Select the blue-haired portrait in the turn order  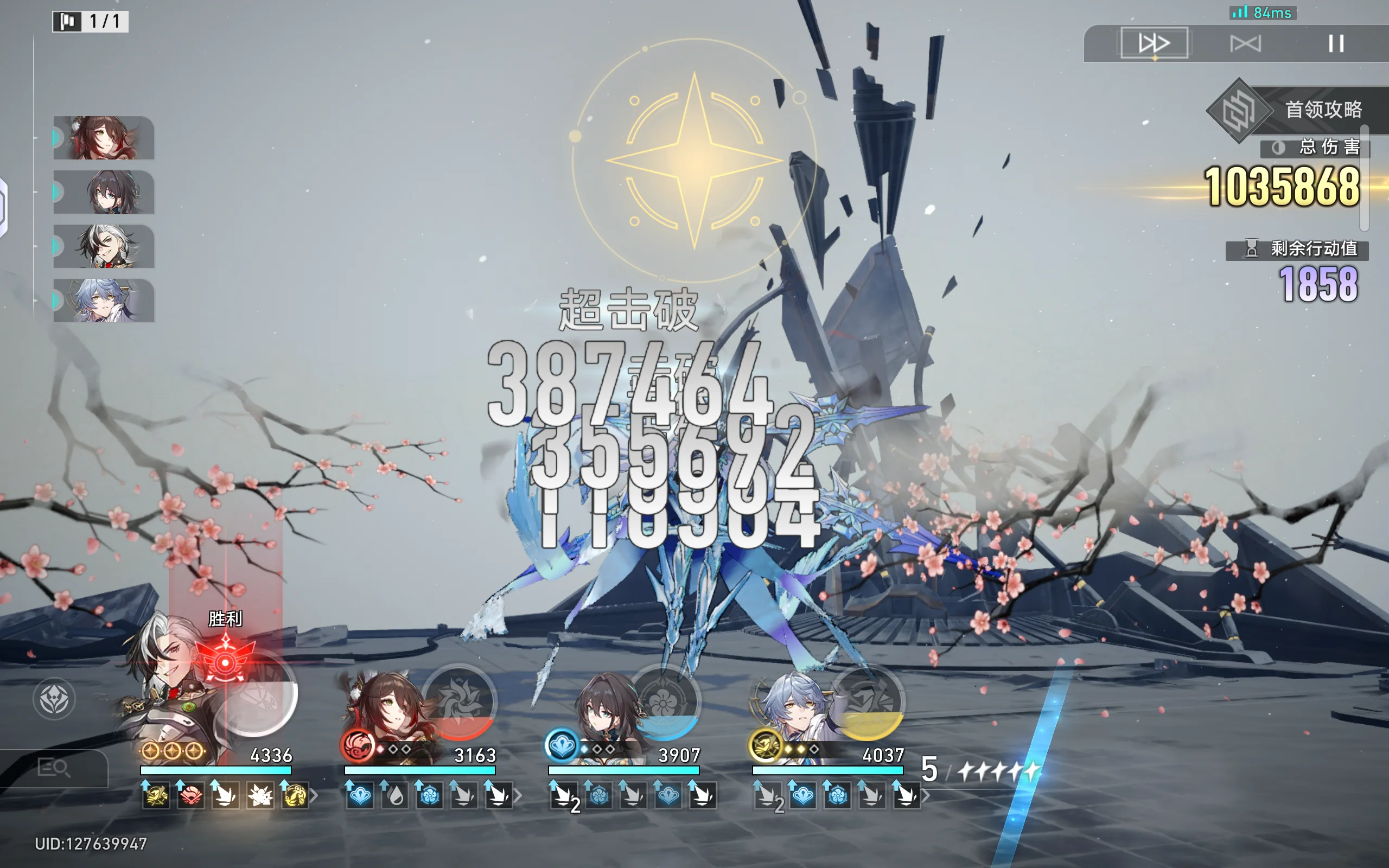click(104, 300)
